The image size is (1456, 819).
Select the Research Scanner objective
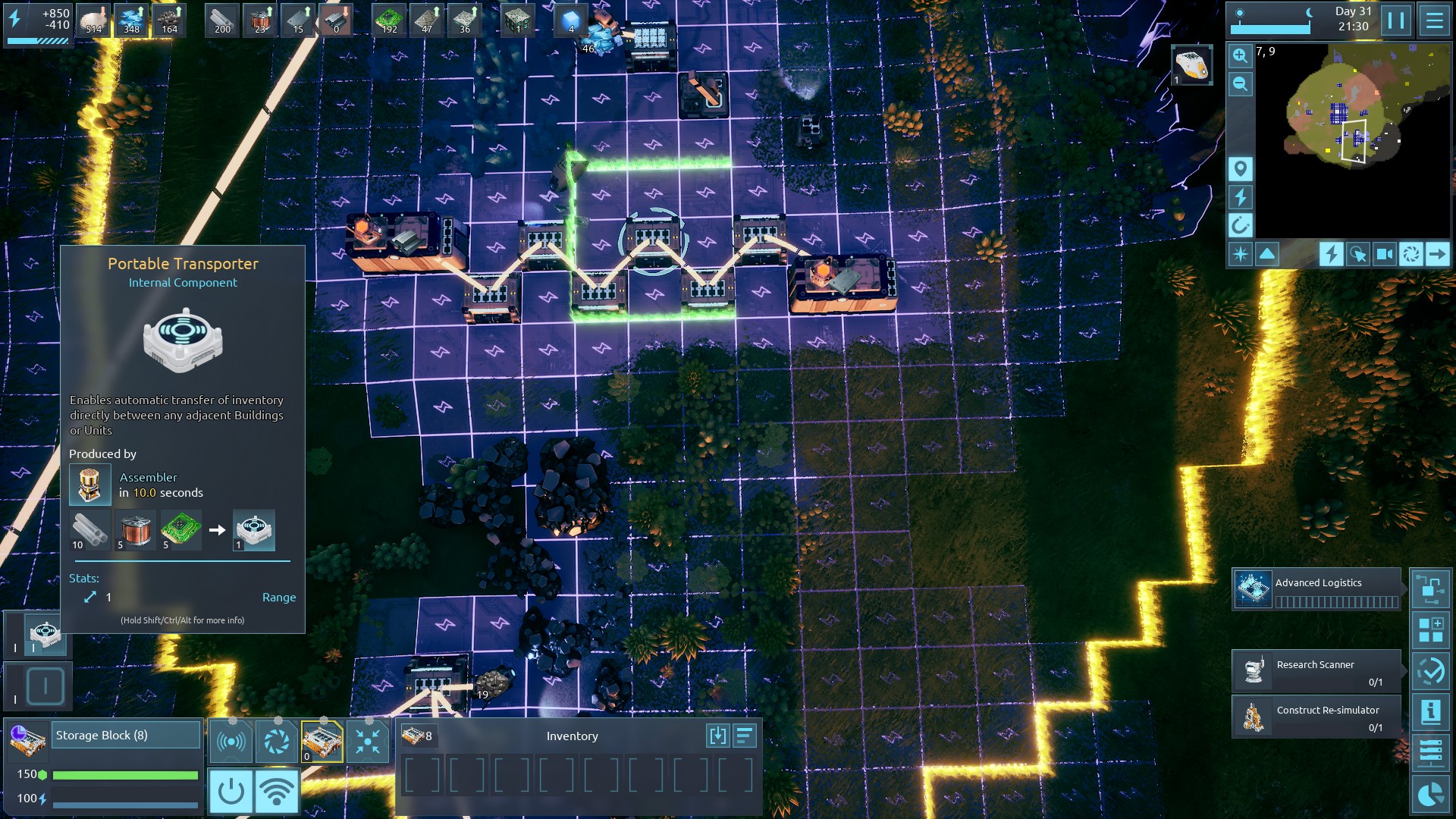[1316, 671]
